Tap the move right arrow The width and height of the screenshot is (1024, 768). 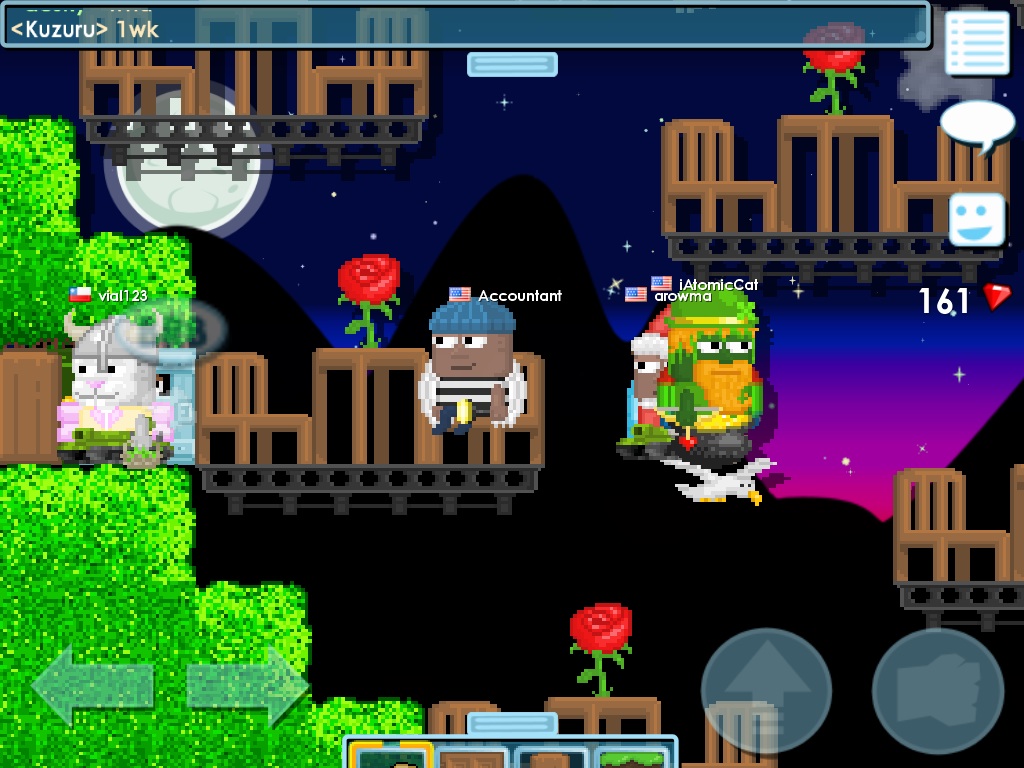[x=247, y=685]
